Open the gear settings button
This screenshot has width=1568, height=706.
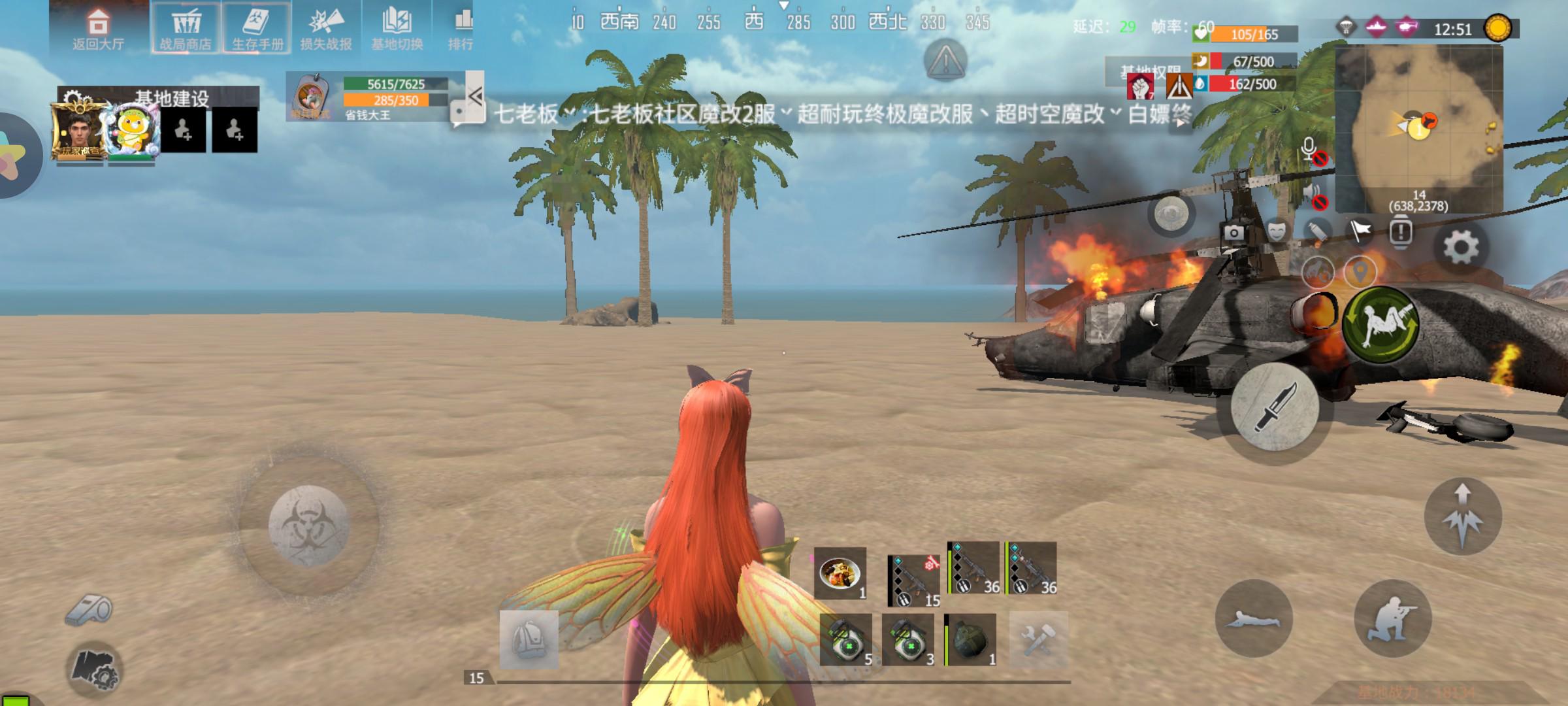(1461, 248)
